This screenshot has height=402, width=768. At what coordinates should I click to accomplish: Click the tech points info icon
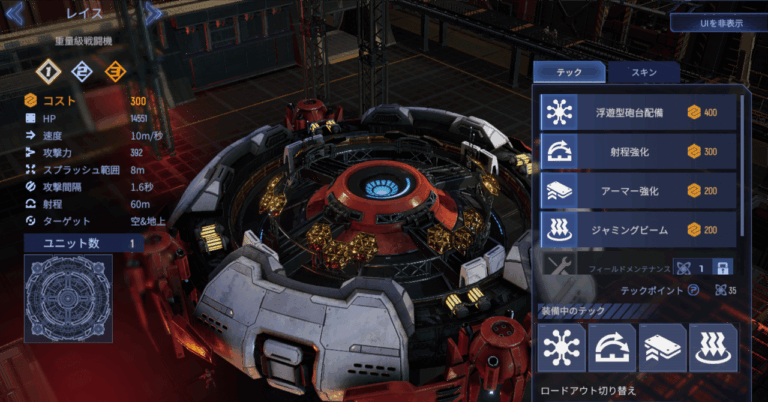(x=693, y=291)
